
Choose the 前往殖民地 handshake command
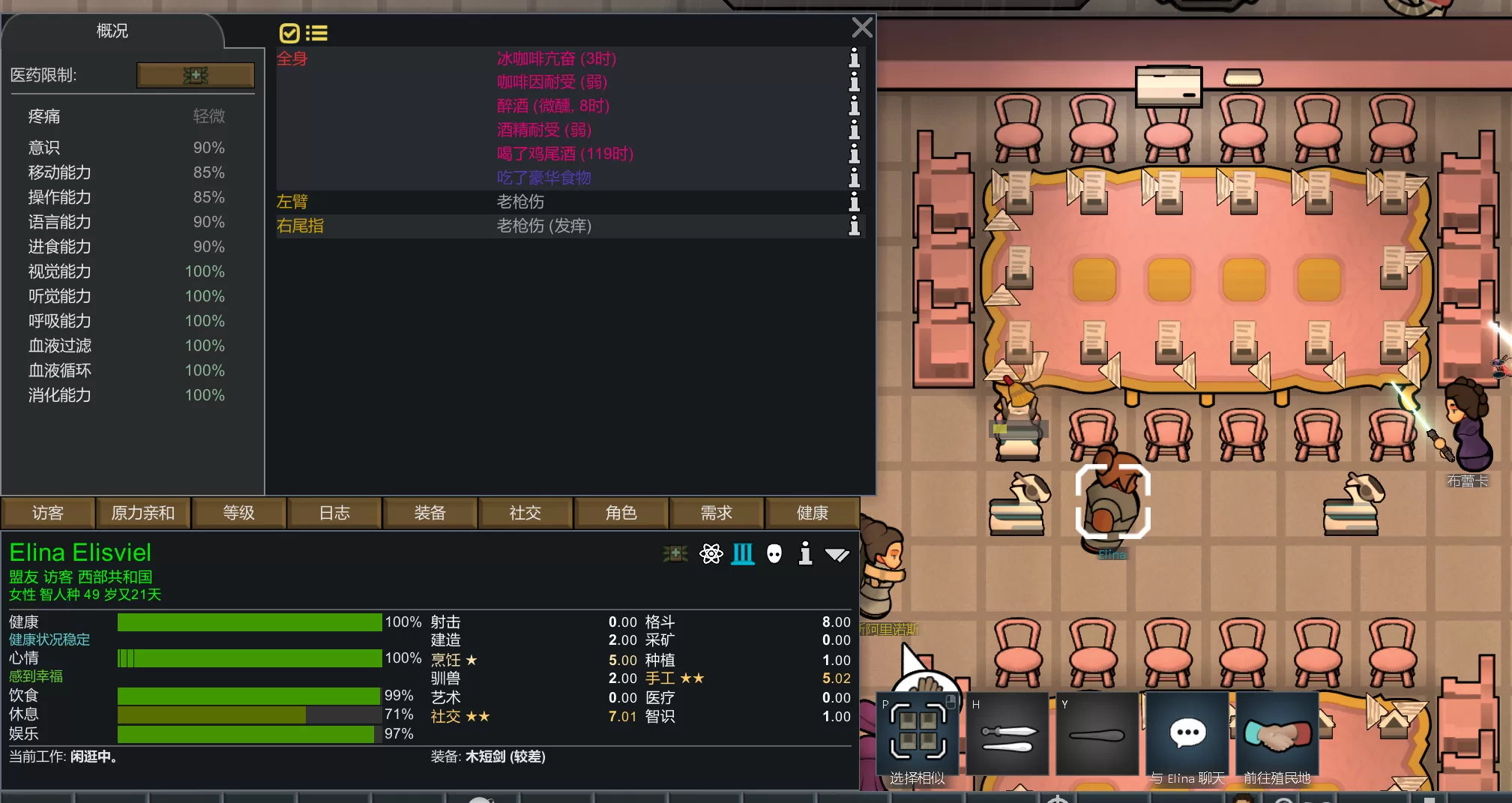point(1277,735)
